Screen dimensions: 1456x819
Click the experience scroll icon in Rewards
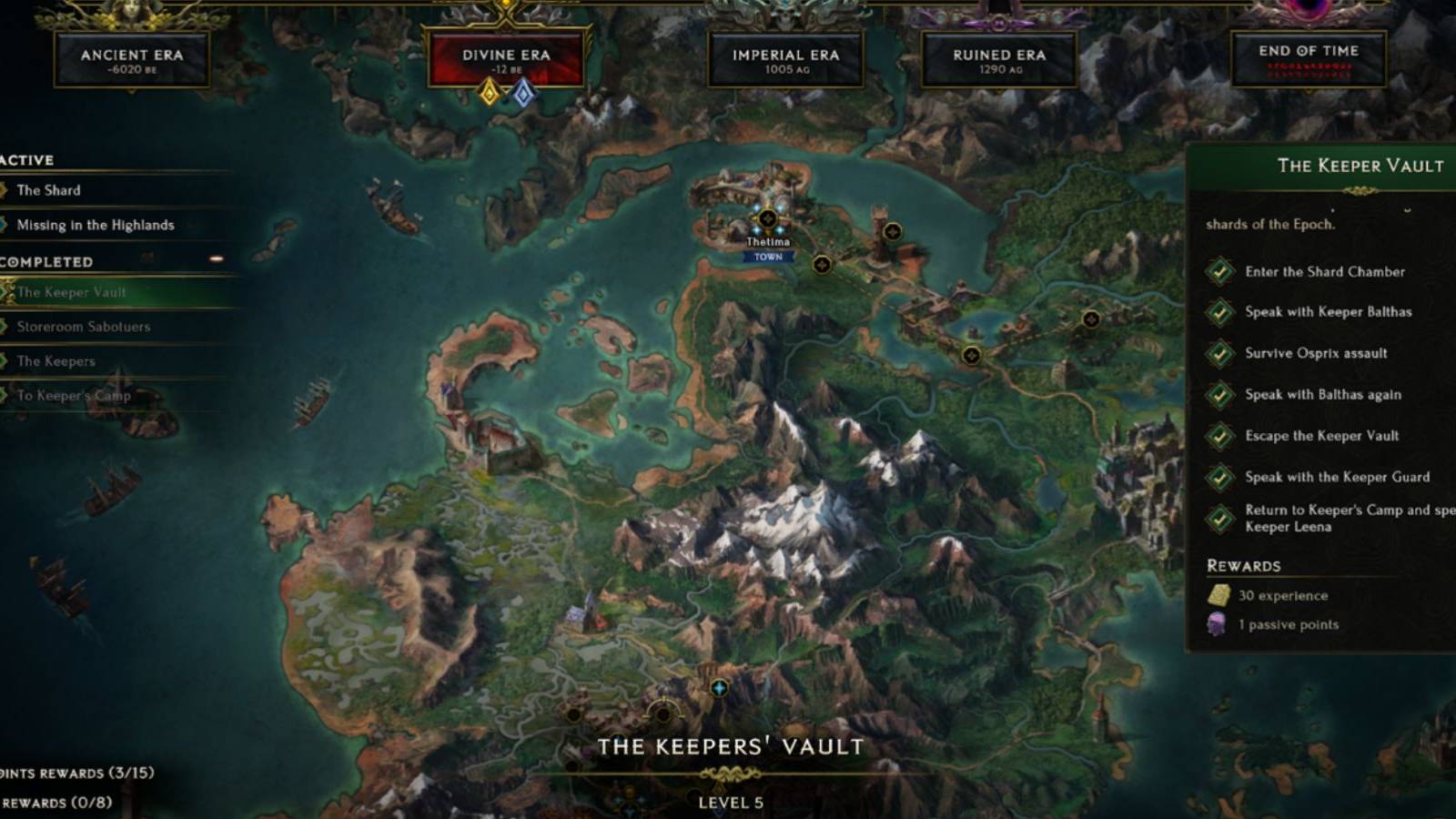click(x=1219, y=595)
